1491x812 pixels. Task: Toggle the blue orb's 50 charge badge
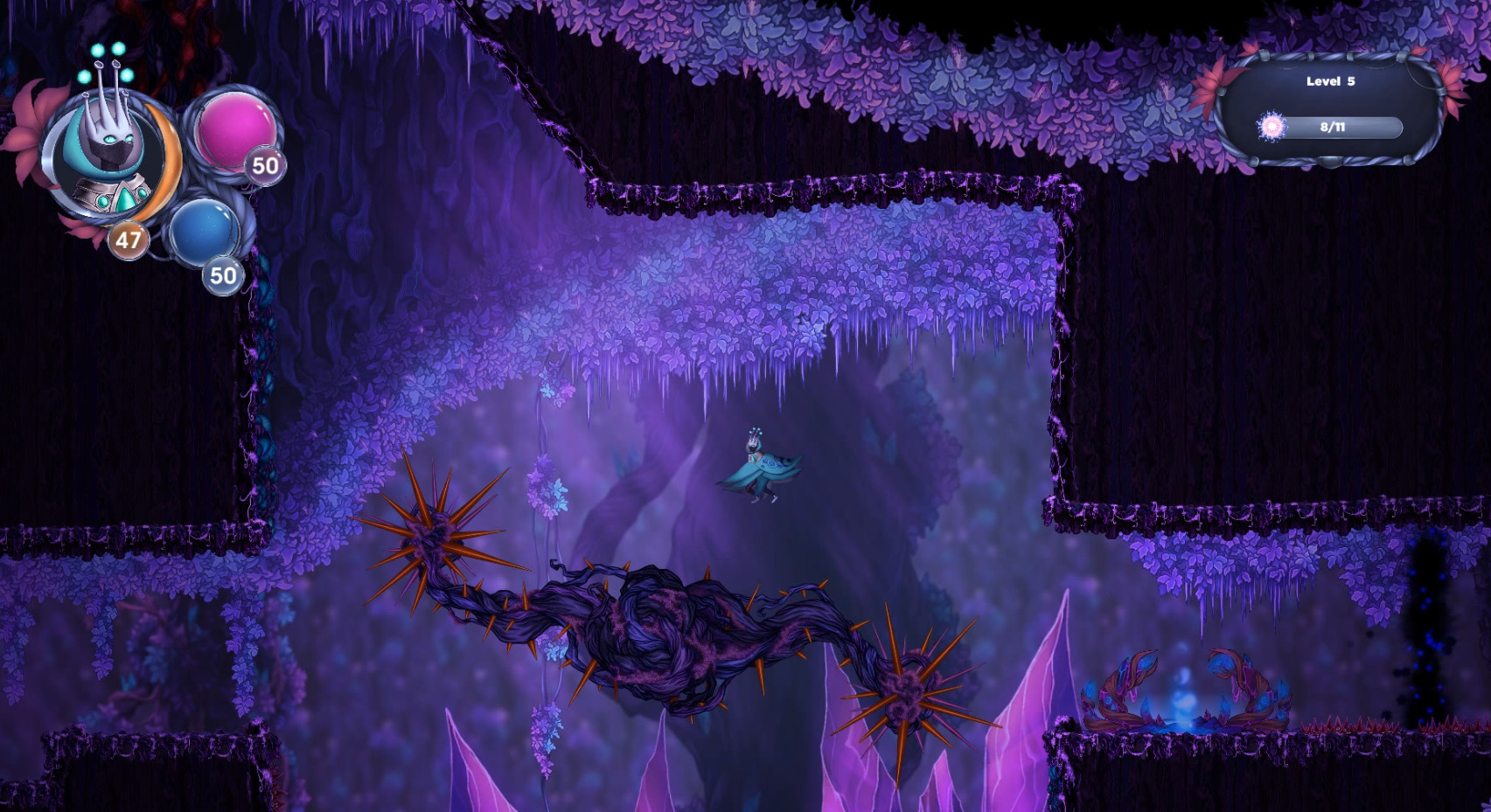[x=223, y=274]
